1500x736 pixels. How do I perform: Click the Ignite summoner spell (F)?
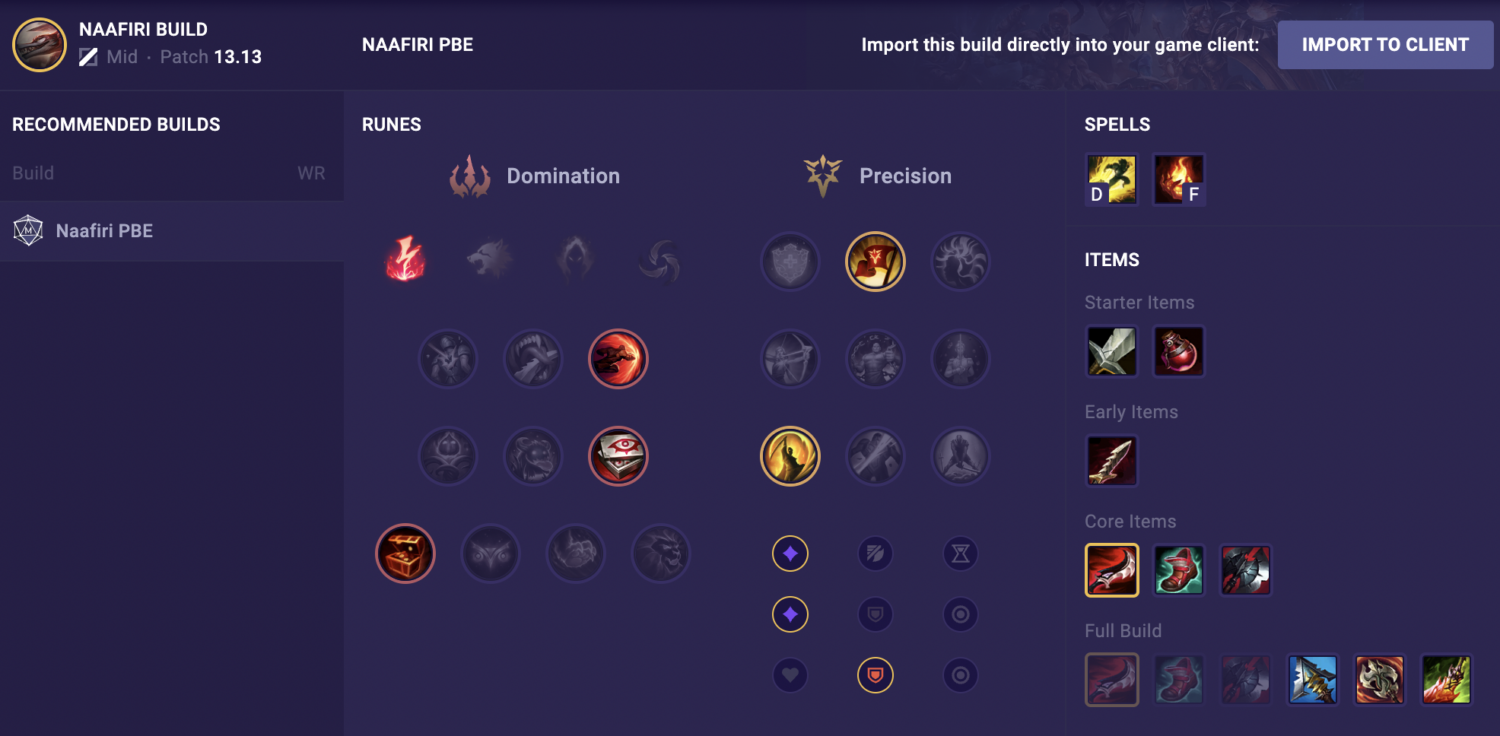click(1179, 180)
